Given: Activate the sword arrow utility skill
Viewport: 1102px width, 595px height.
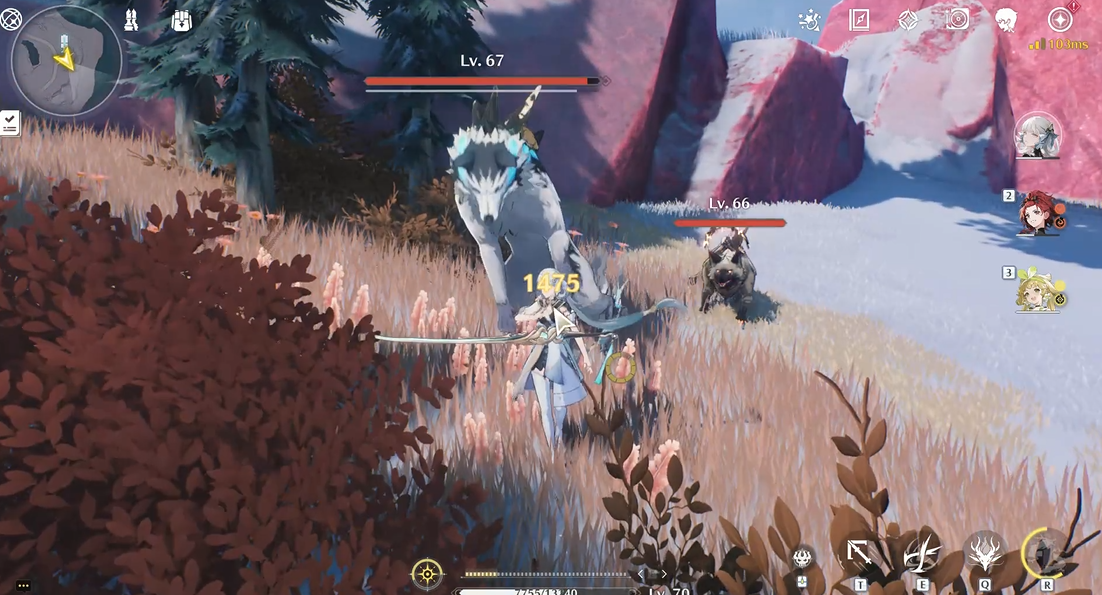Looking at the screenshot, I should click(859, 553).
